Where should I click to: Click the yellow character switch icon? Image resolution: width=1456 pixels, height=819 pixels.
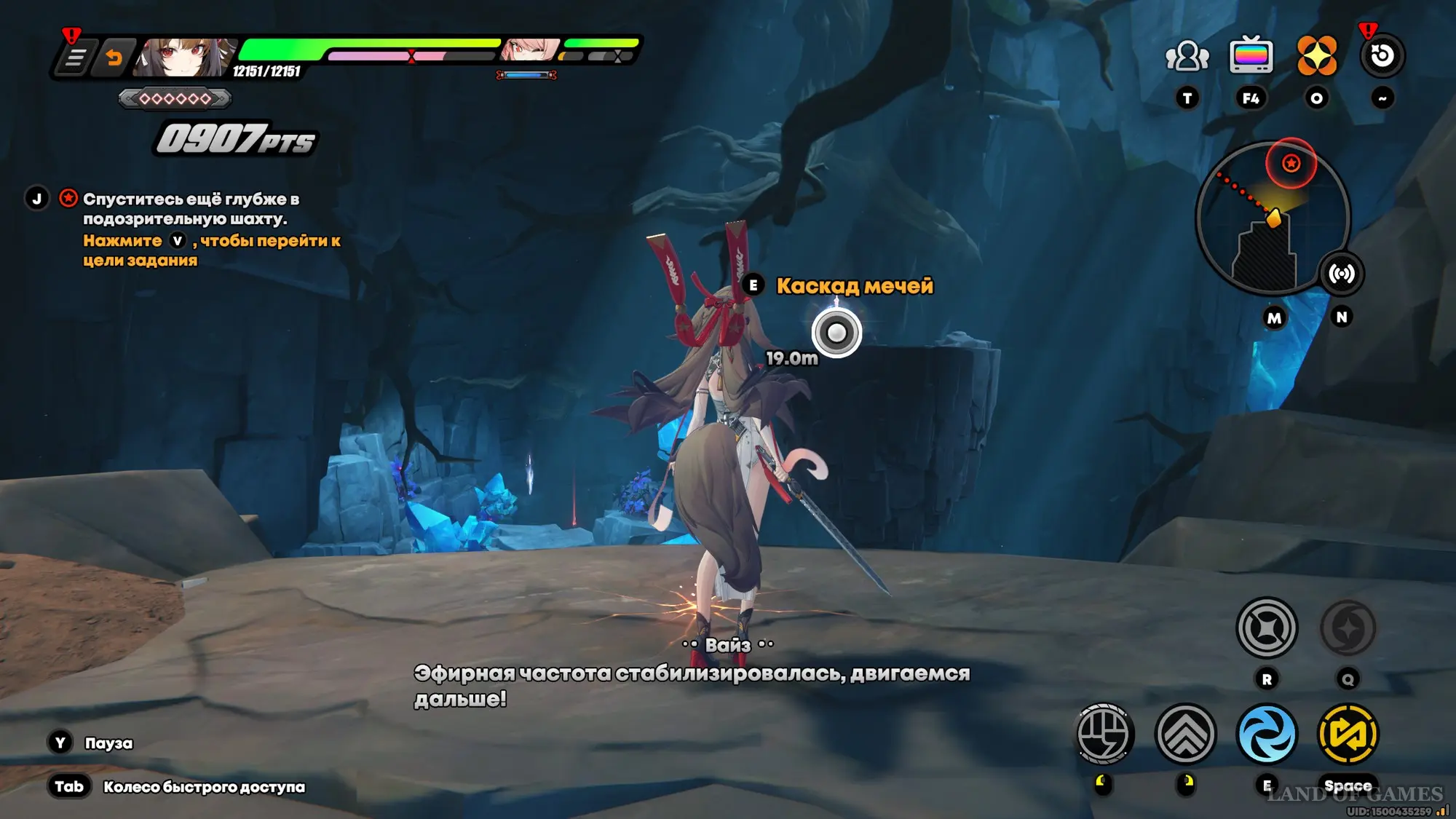(1348, 734)
